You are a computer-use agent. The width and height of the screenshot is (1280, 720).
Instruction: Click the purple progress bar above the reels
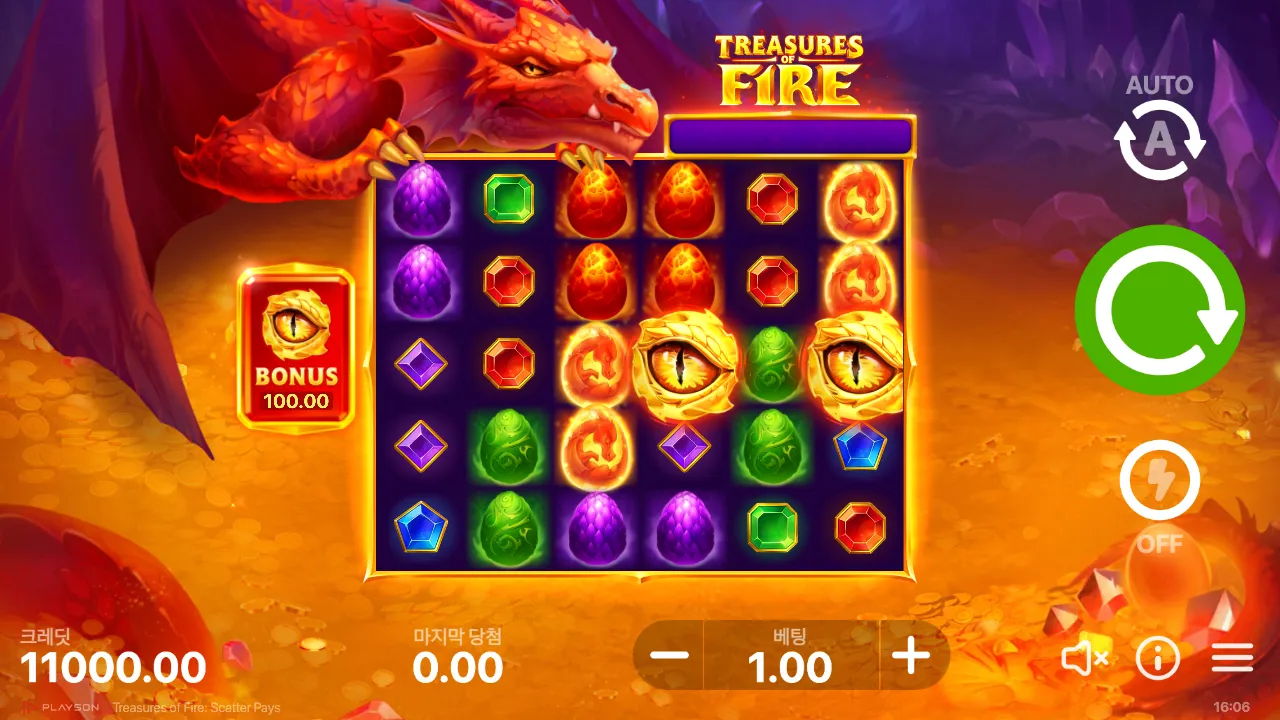[x=790, y=133]
